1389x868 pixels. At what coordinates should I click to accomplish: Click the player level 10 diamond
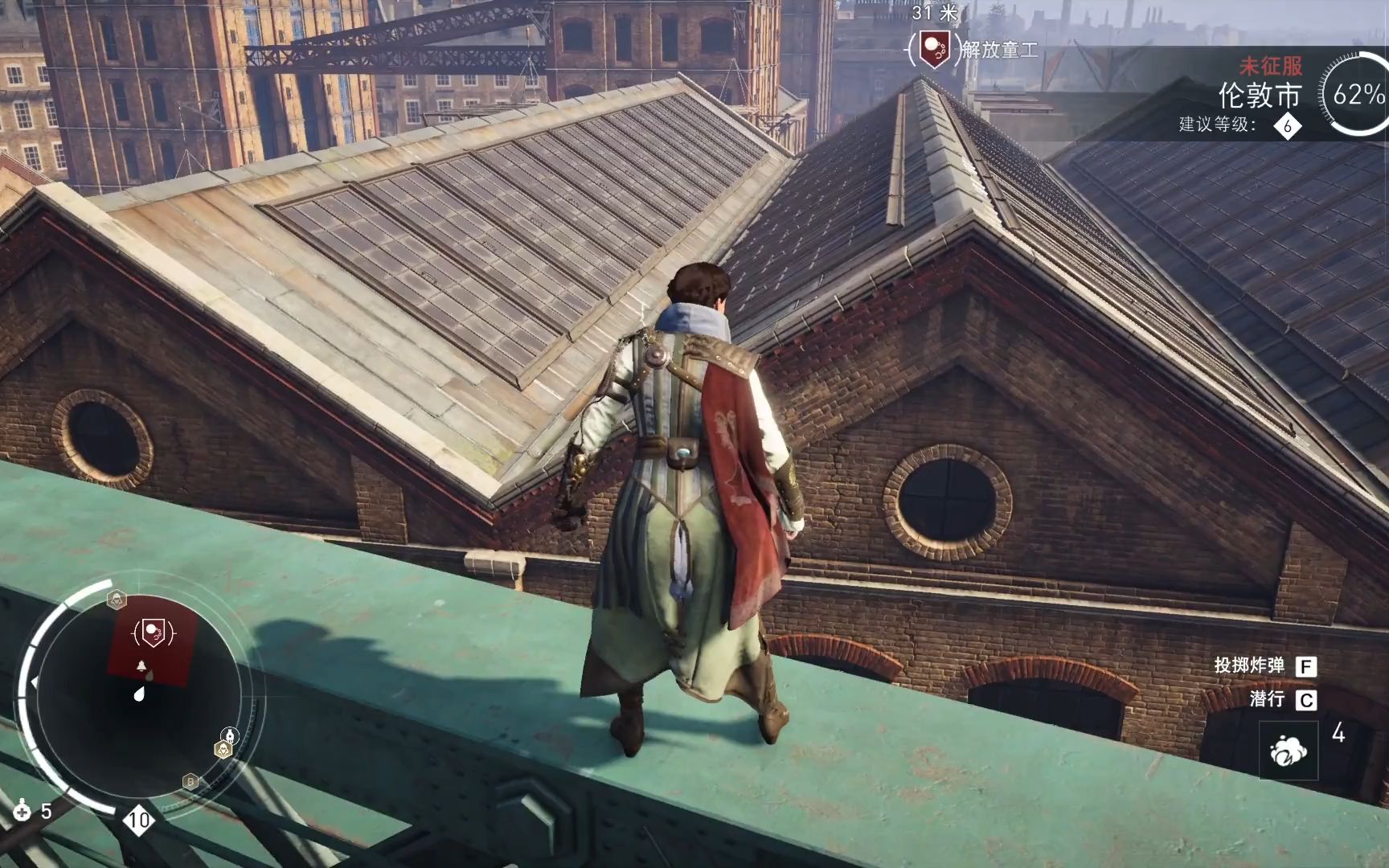click(139, 820)
